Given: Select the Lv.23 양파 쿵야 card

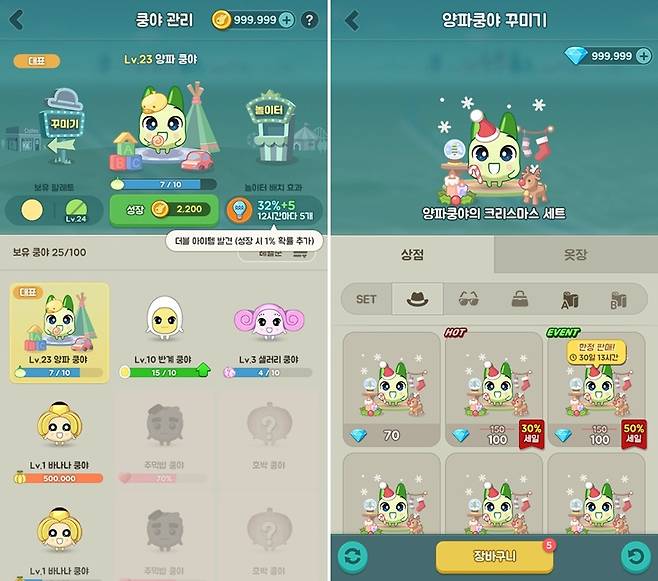Looking at the screenshot, I should click(59, 332).
